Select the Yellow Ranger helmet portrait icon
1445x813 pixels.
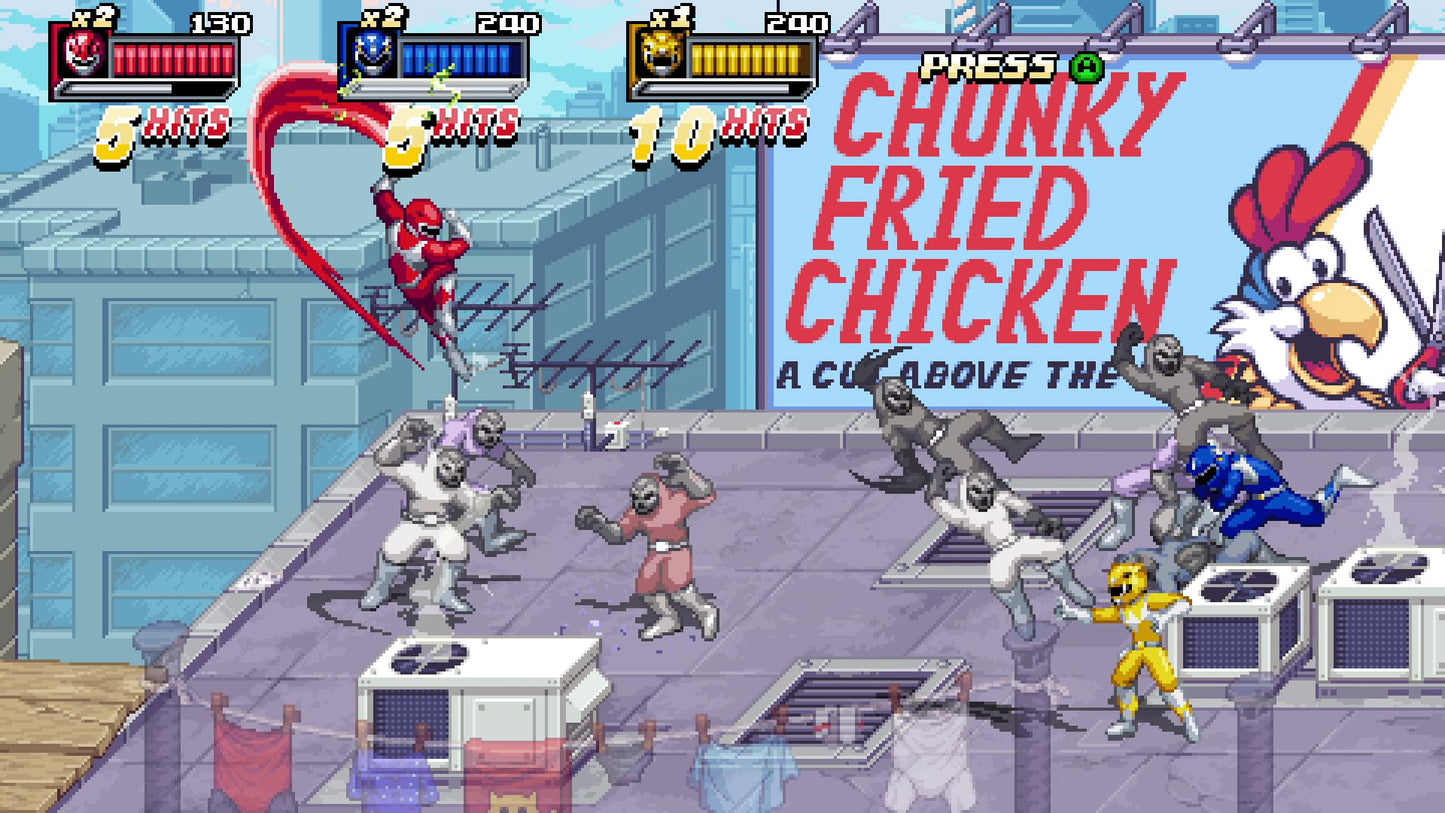(660, 55)
